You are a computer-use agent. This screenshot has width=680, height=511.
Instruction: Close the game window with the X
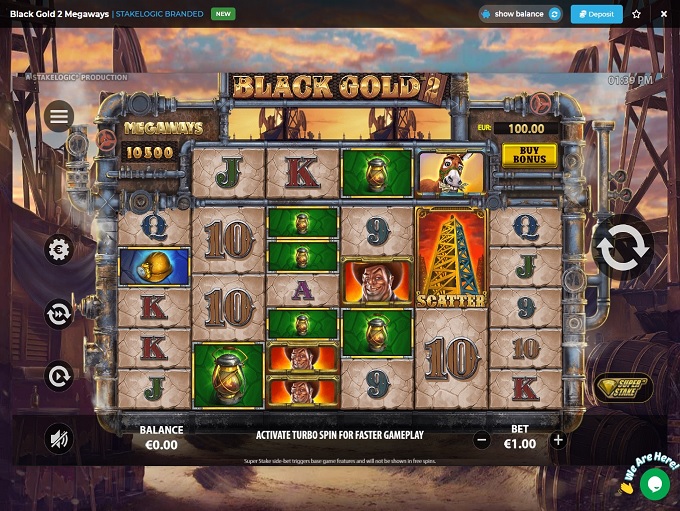tap(663, 14)
